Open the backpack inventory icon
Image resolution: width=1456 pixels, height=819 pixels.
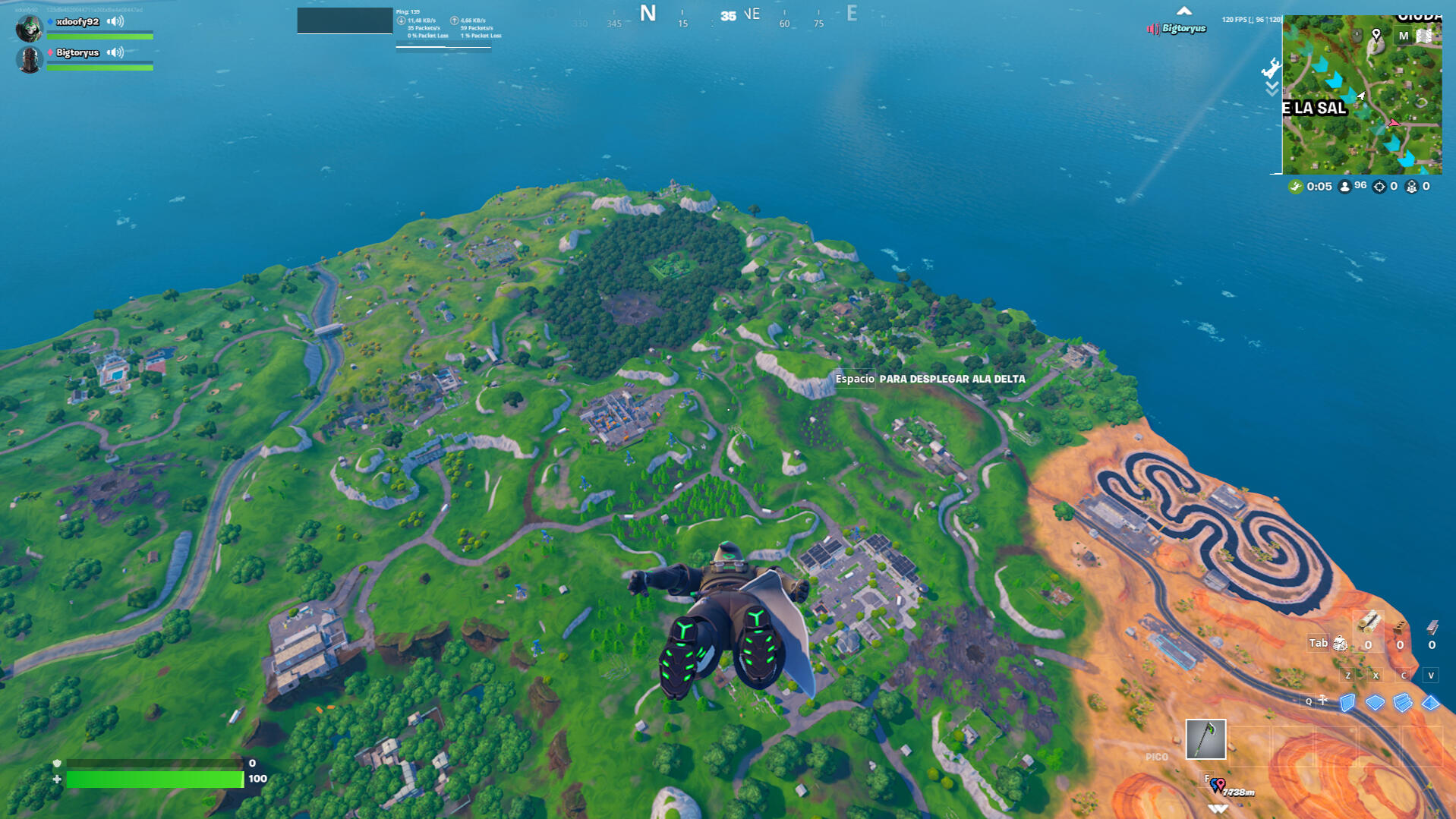coord(1341,644)
